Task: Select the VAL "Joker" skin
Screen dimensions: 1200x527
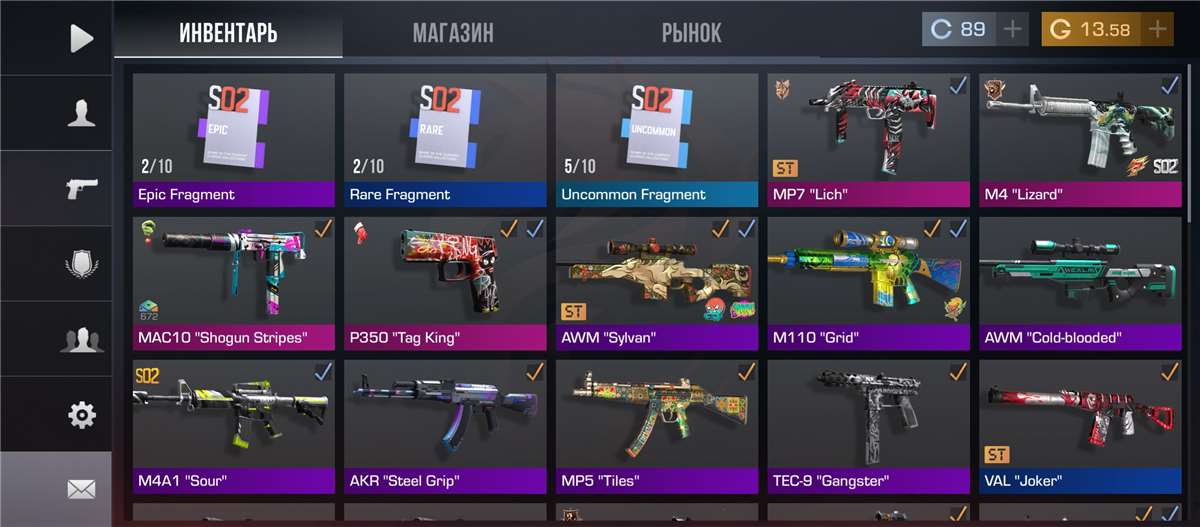Action: coord(1081,427)
